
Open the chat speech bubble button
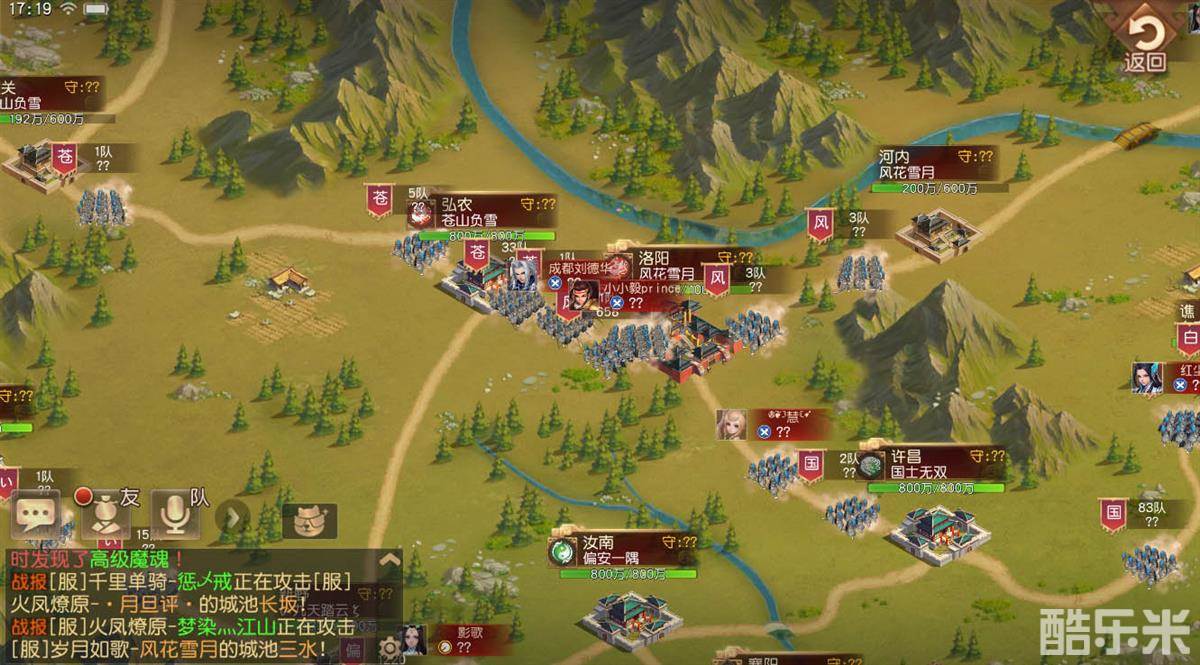click(36, 515)
